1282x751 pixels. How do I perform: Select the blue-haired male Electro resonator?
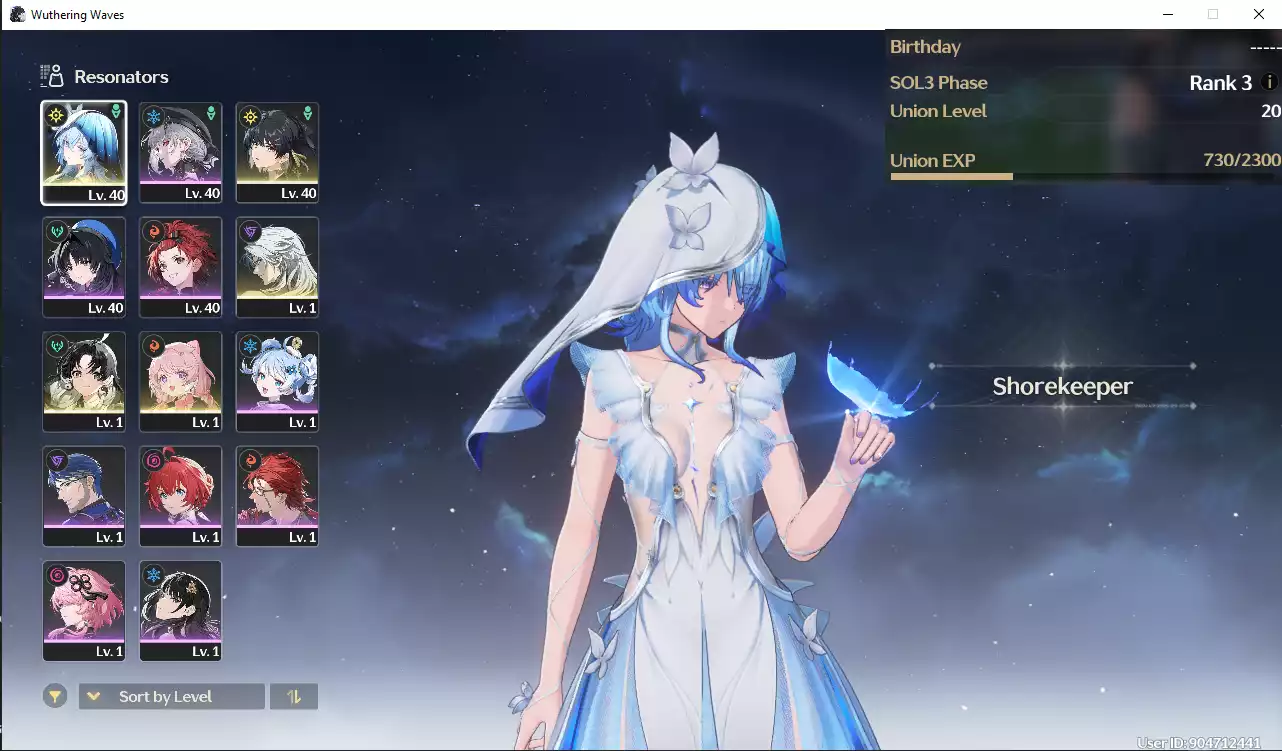click(84, 496)
